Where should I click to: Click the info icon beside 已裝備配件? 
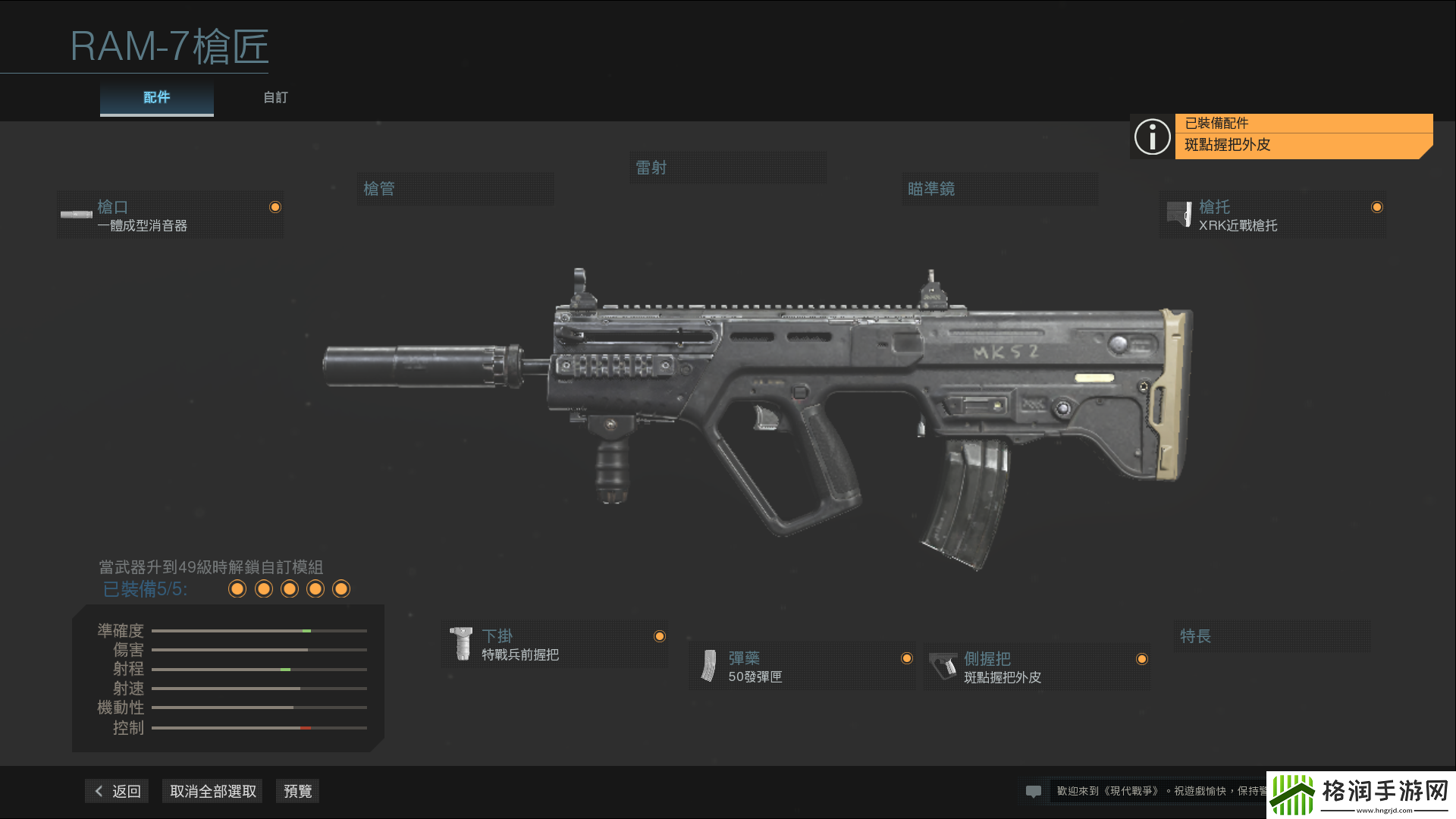pos(1152,136)
